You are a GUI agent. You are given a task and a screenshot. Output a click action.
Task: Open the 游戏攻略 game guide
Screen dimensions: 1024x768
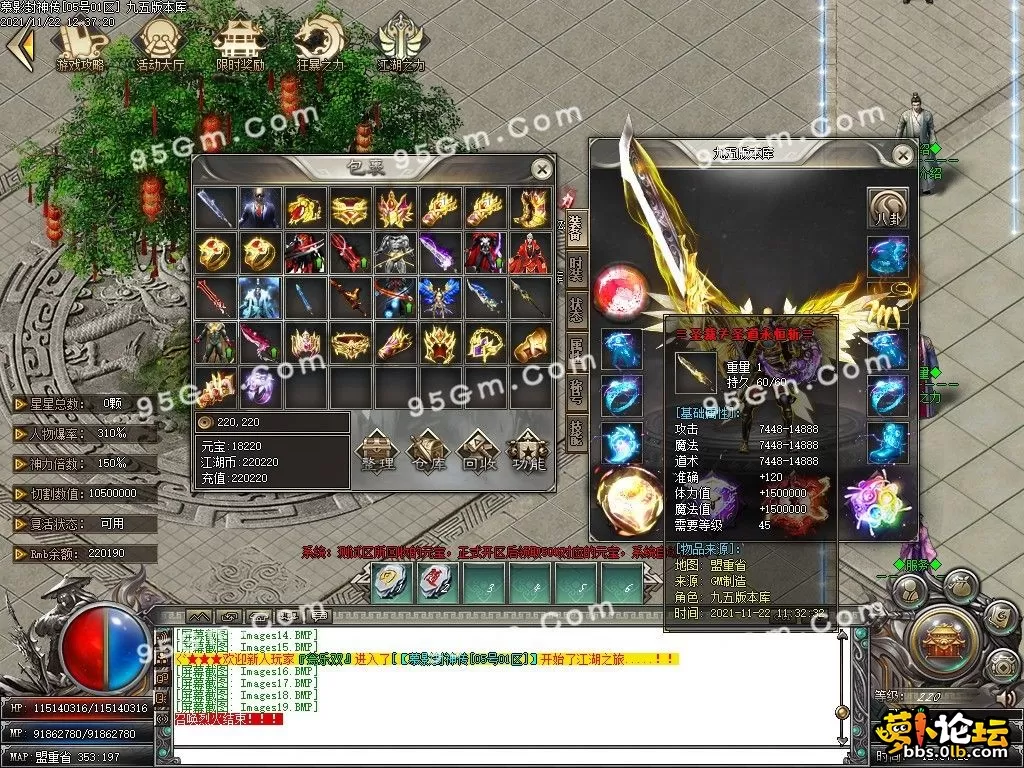(82, 43)
